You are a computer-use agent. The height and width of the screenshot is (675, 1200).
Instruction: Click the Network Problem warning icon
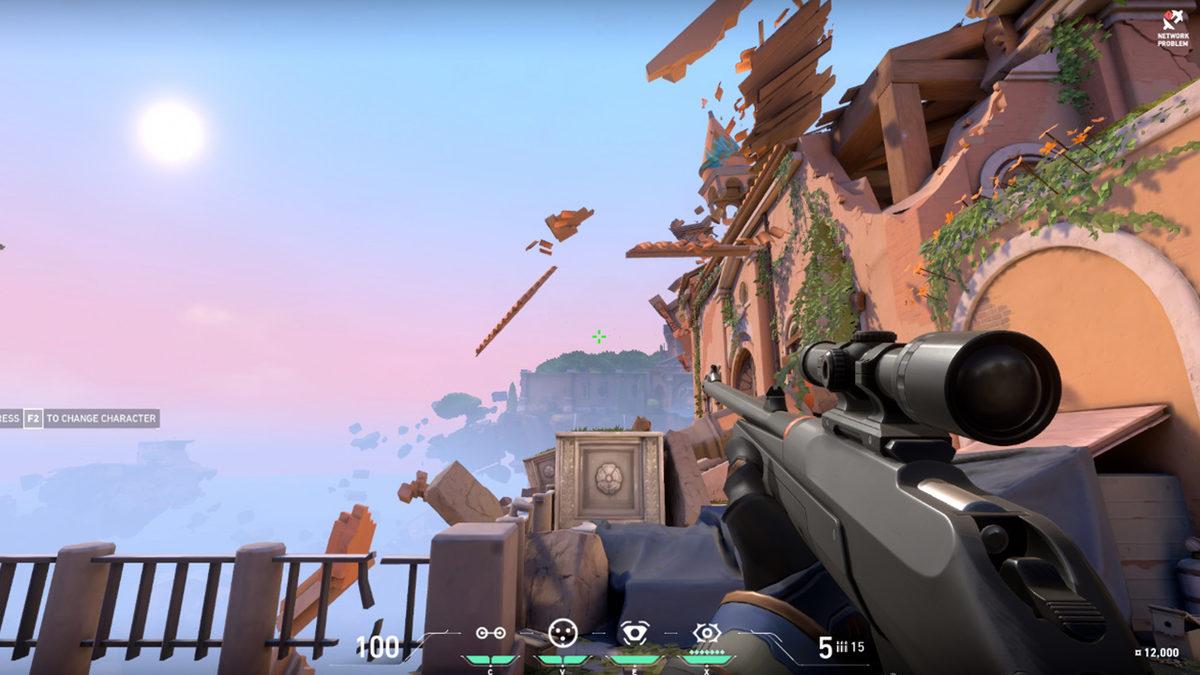point(1172,20)
